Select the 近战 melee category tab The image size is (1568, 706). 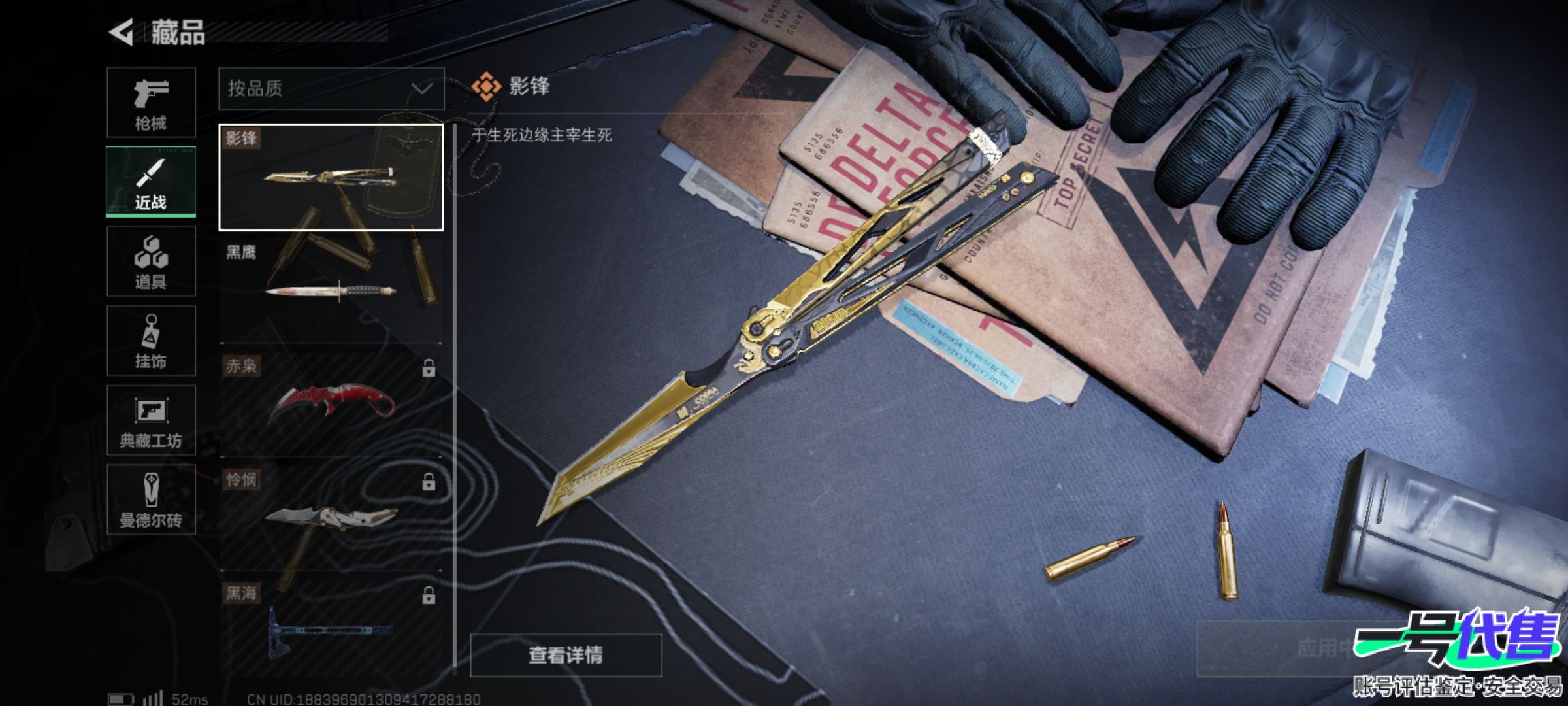coord(151,182)
